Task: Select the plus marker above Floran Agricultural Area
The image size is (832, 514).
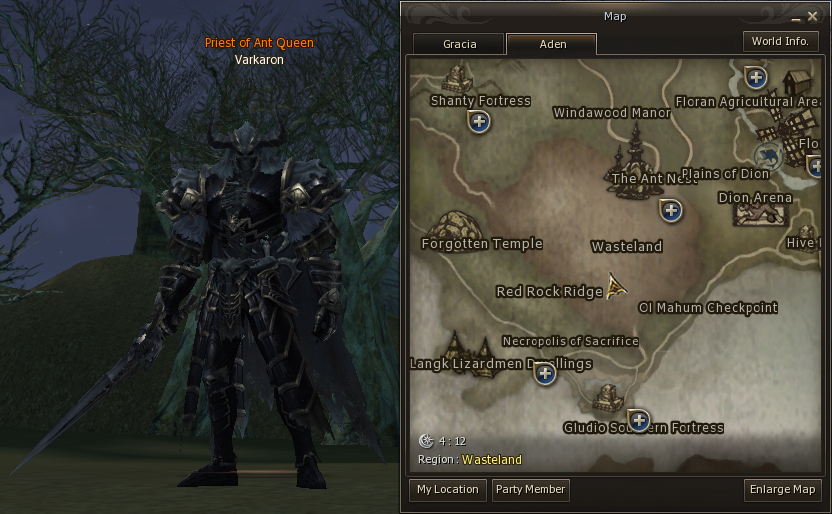Action: pos(756,77)
